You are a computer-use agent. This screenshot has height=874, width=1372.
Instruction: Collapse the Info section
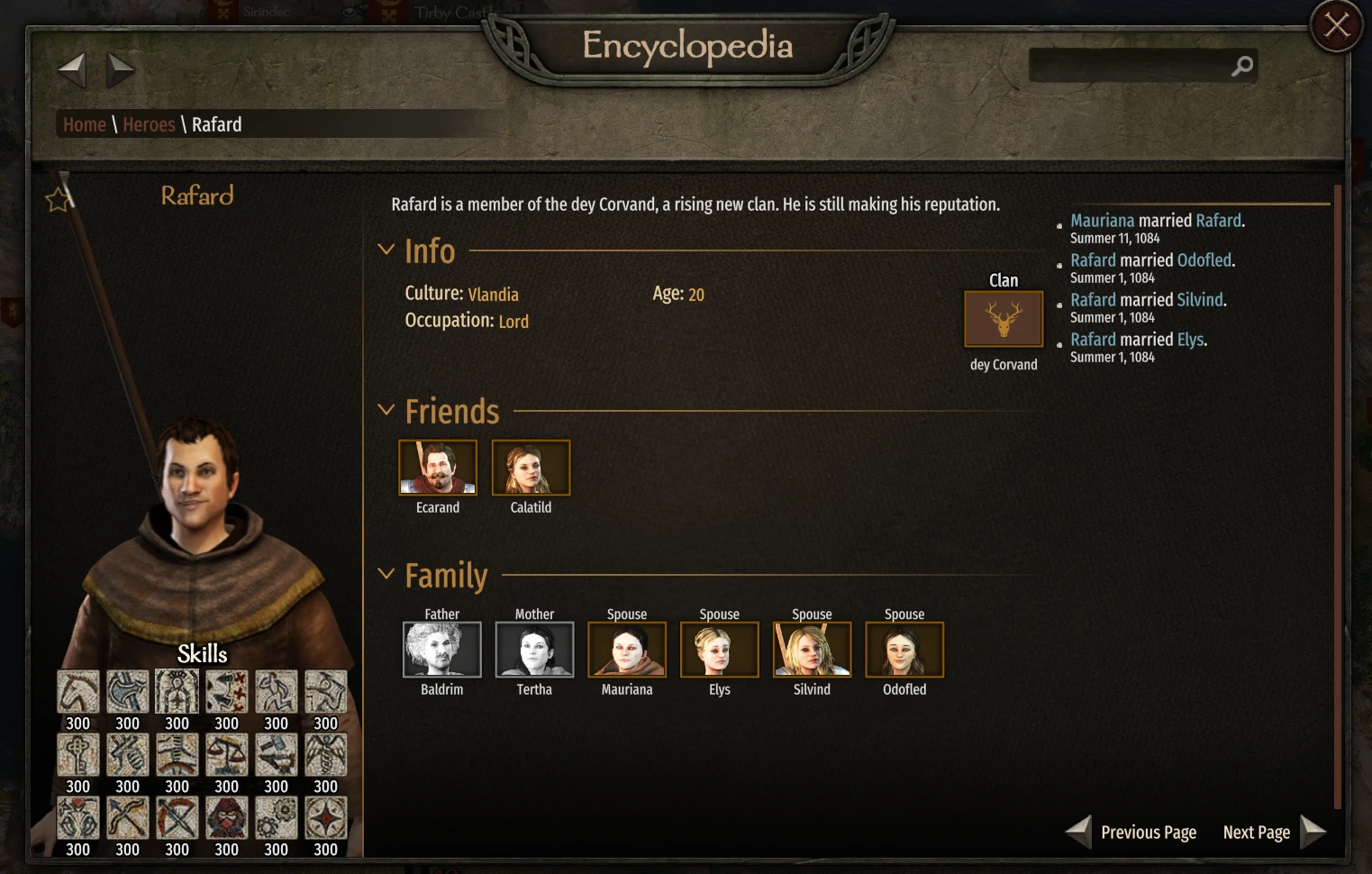pyautogui.click(x=386, y=250)
